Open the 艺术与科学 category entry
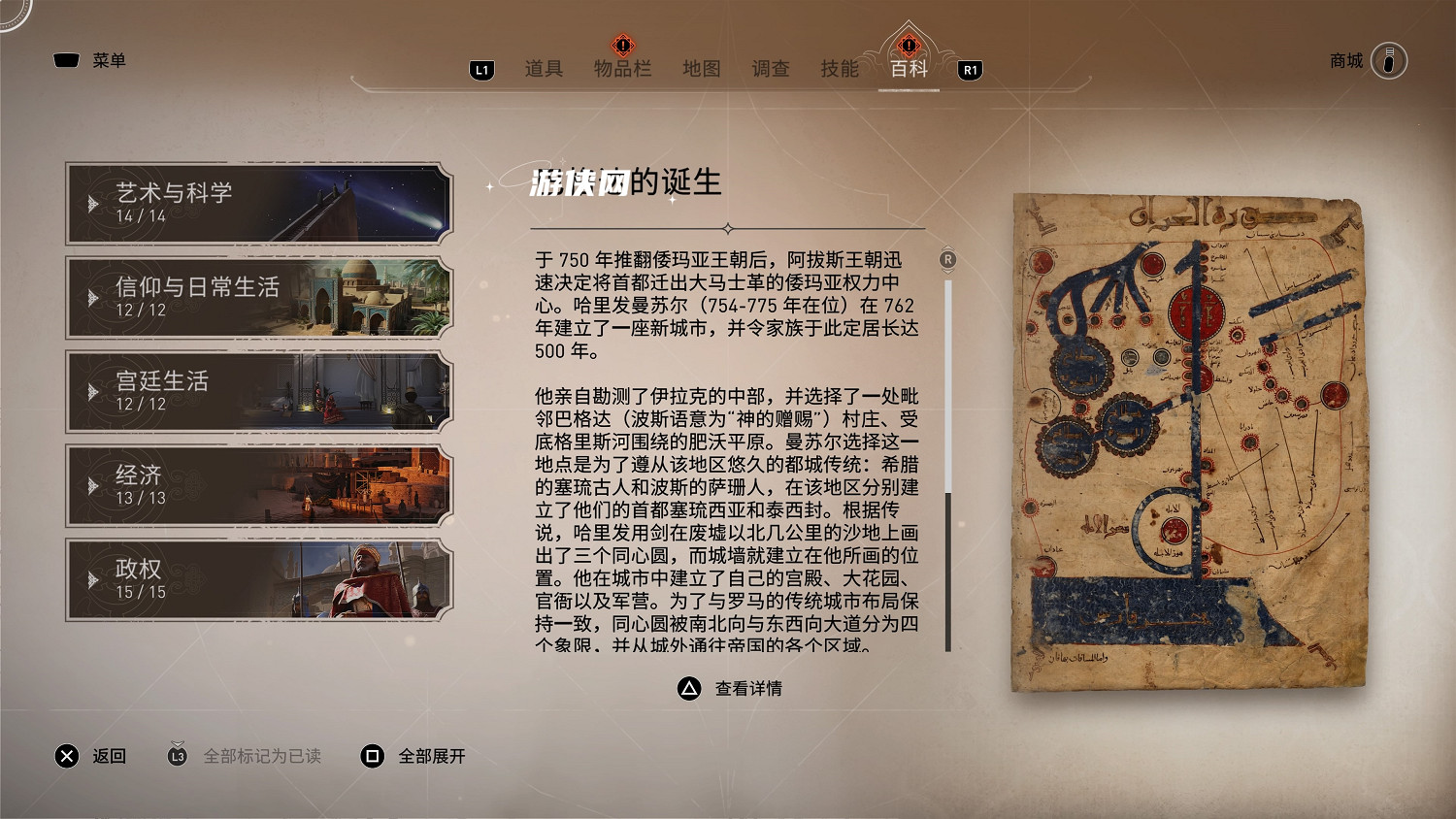1456x819 pixels. [255, 203]
